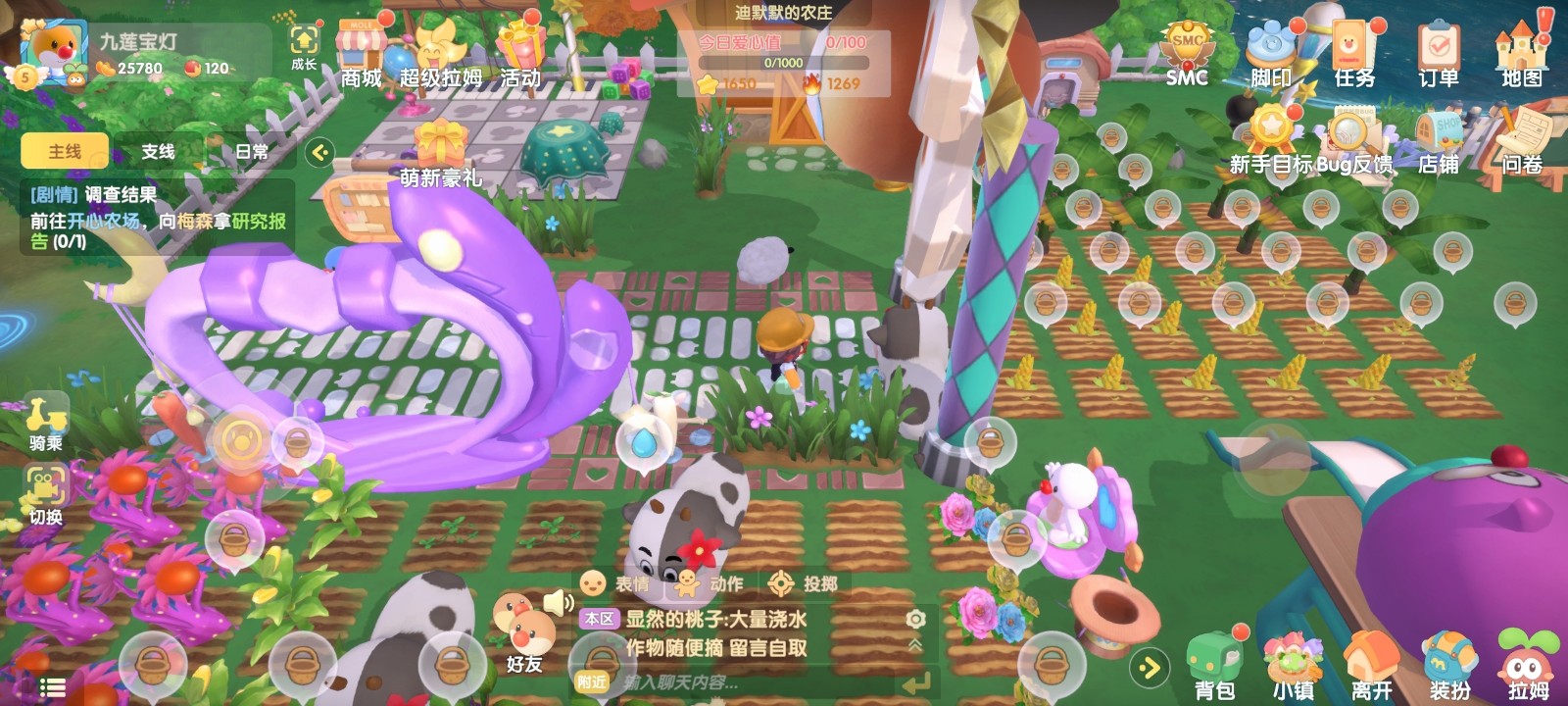Open the 活动 events gift icon
Screen dimensions: 1568x706
pyautogui.click(x=520, y=54)
